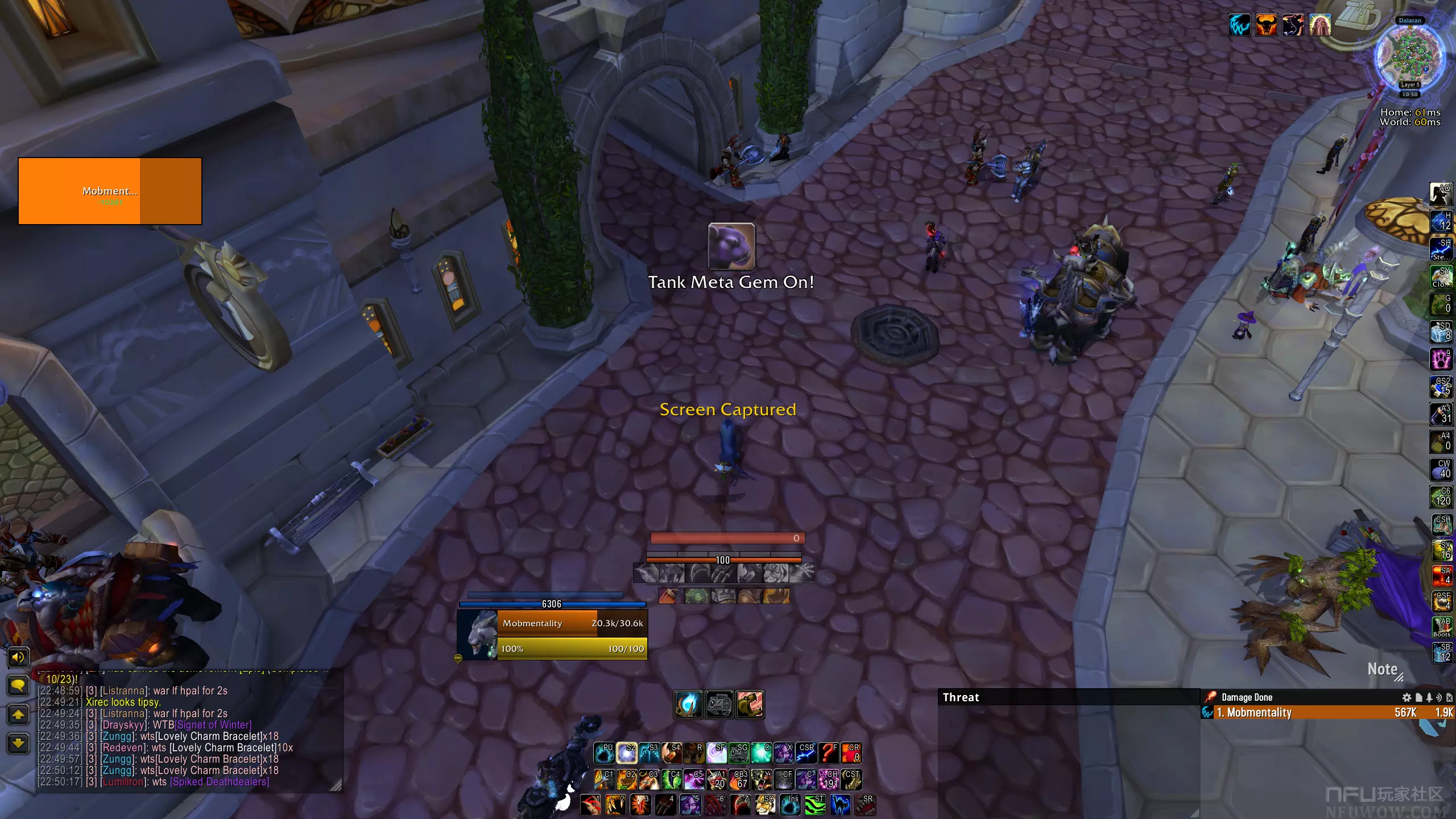Use the red question mark ability slot

click(829, 753)
